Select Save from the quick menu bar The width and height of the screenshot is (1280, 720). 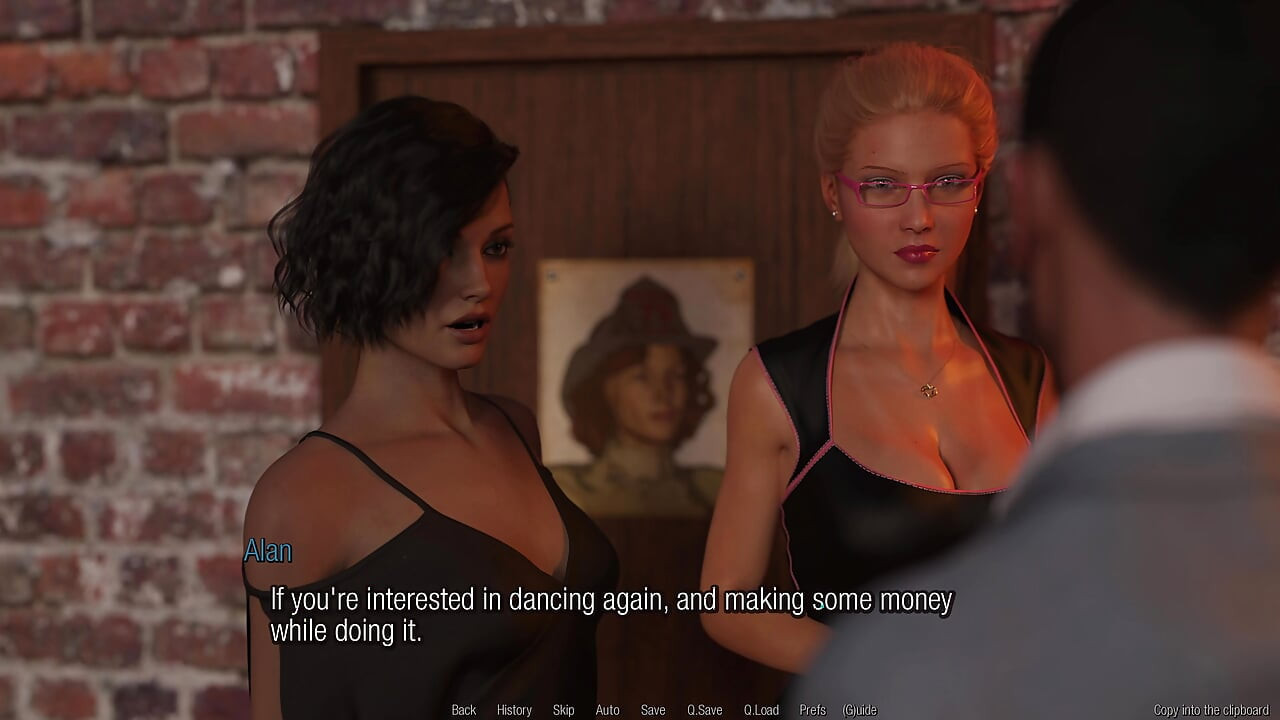(x=653, y=709)
